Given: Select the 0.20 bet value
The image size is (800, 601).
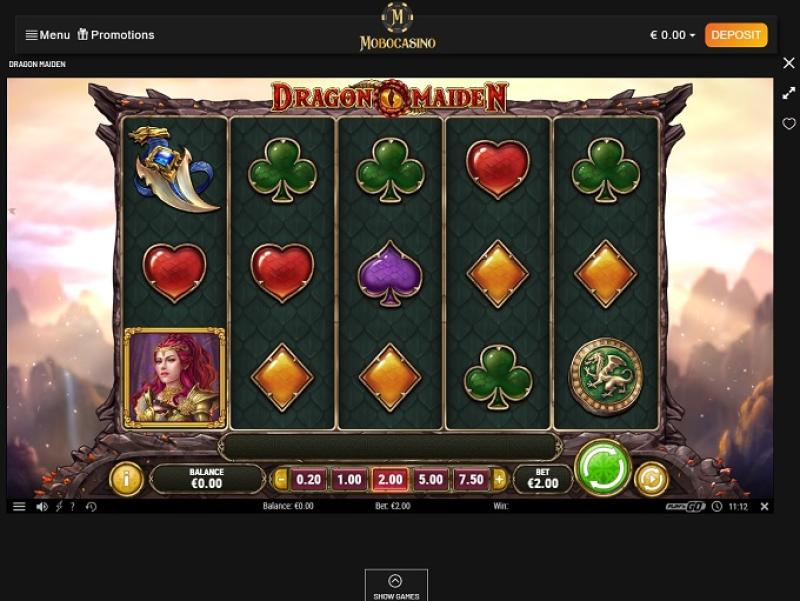Looking at the screenshot, I should (309, 480).
